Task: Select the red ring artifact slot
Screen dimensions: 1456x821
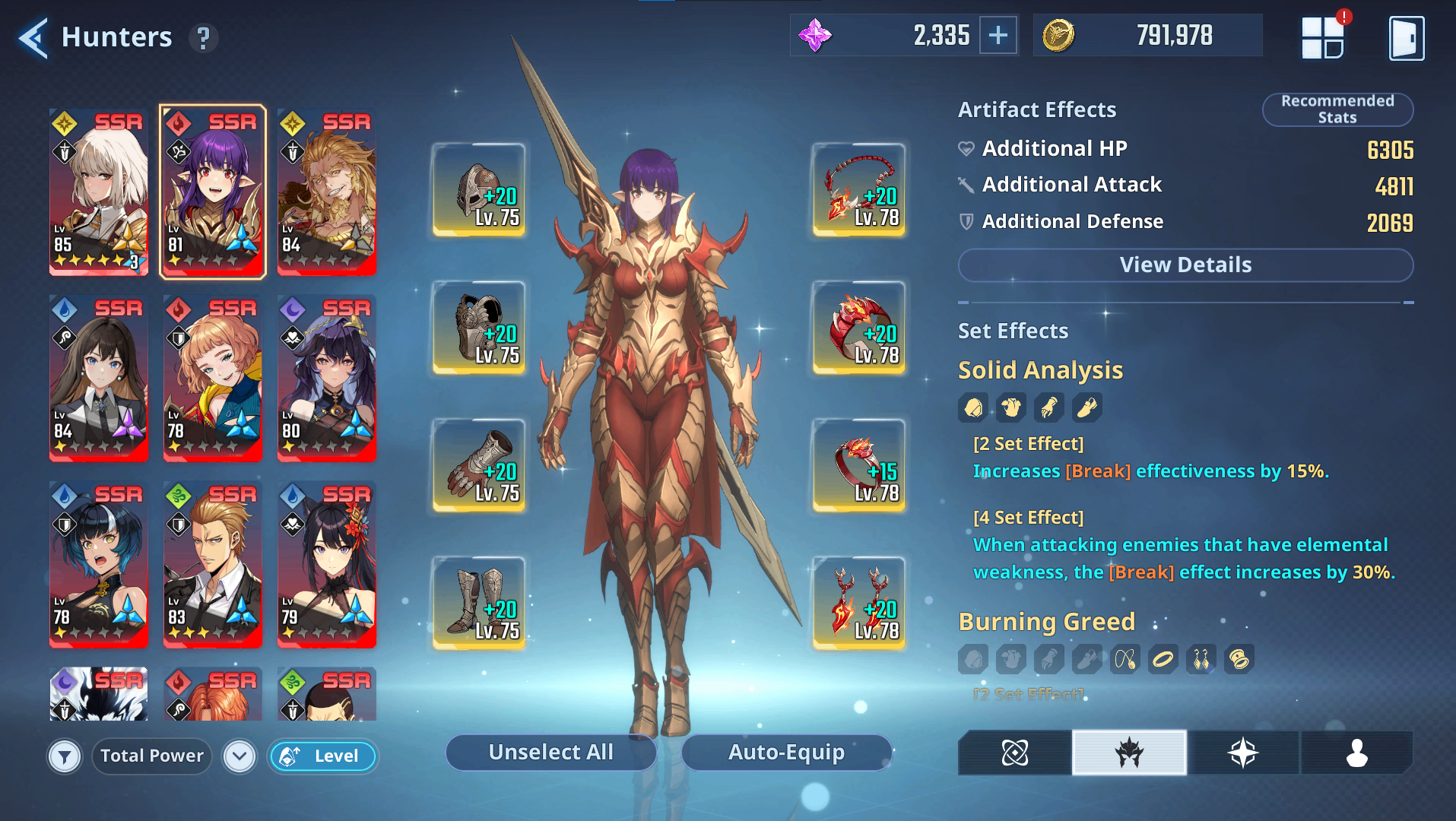Action: click(858, 465)
